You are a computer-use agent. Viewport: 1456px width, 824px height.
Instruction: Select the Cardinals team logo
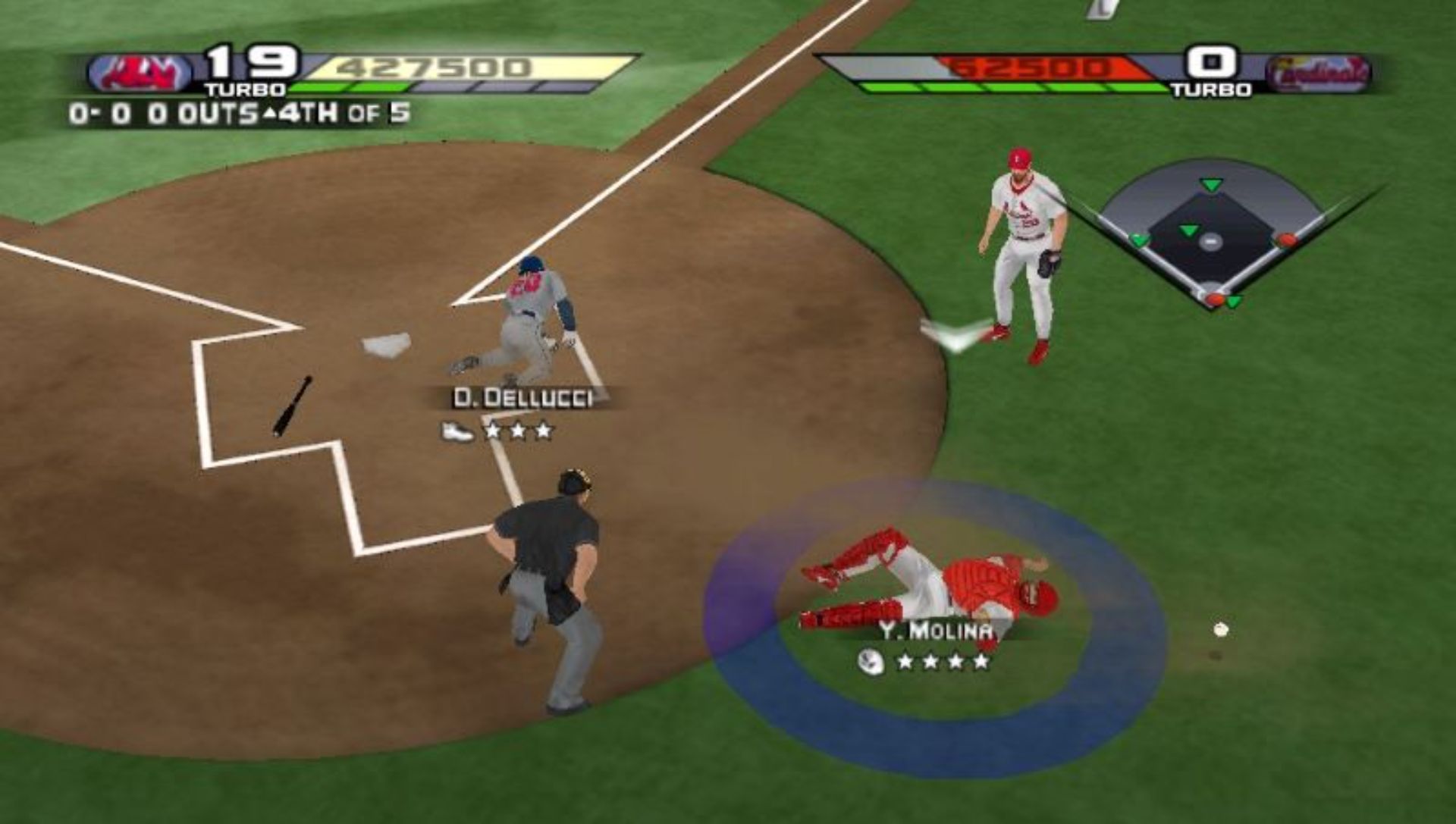click(1319, 74)
